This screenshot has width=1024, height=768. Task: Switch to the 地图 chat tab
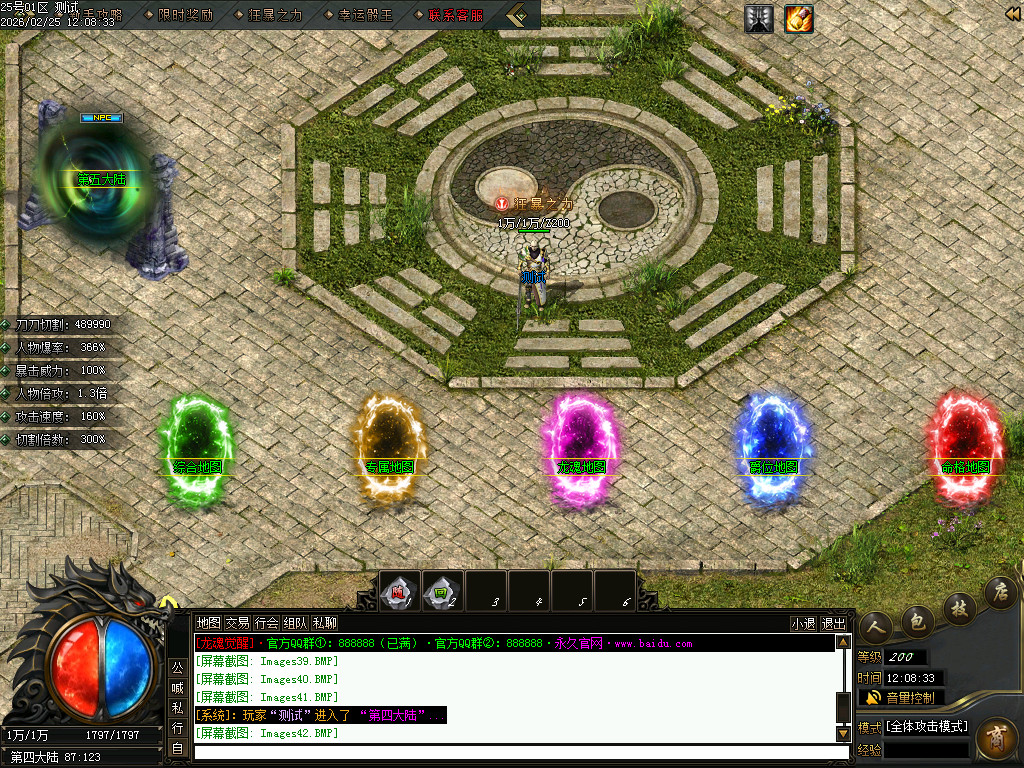(x=208, y=623)
